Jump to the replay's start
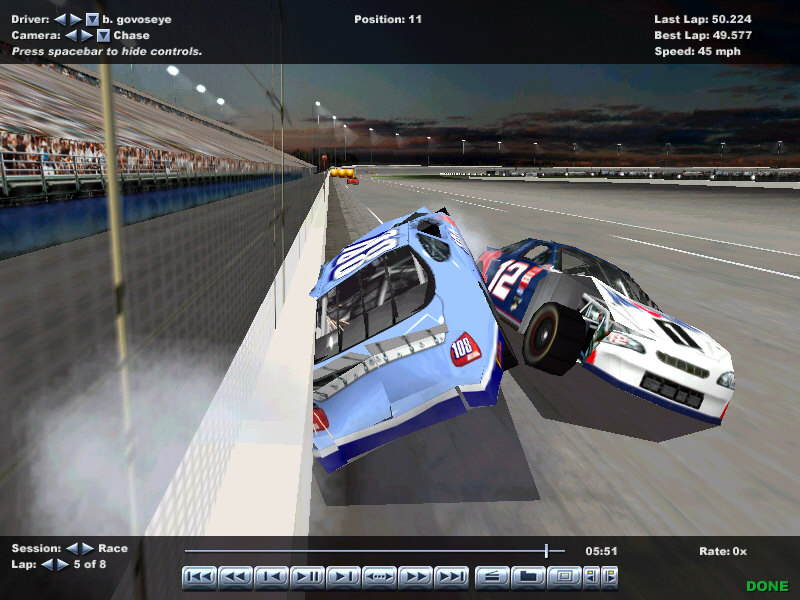This screenshot has height=600, width=800. (x=200, y=576)
